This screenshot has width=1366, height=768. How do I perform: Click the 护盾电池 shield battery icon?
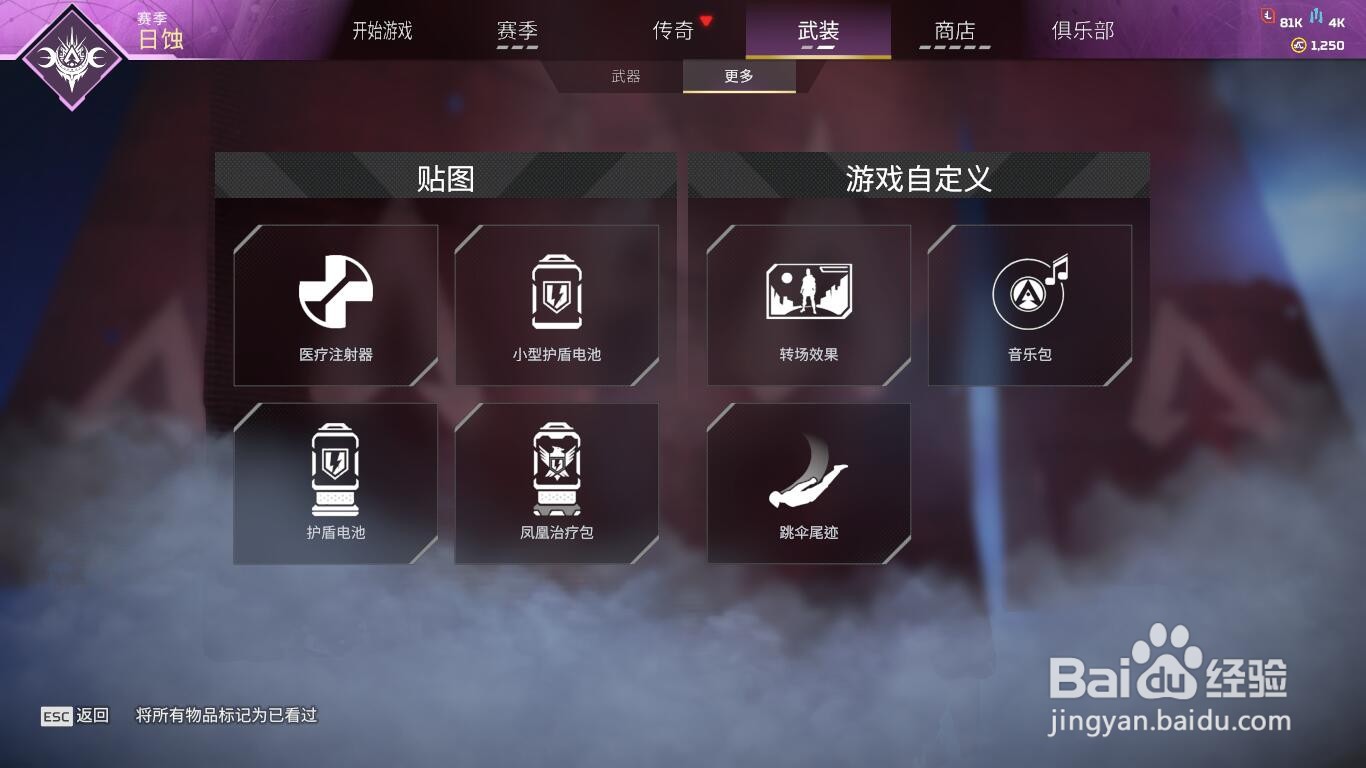[x=335, y=470]
